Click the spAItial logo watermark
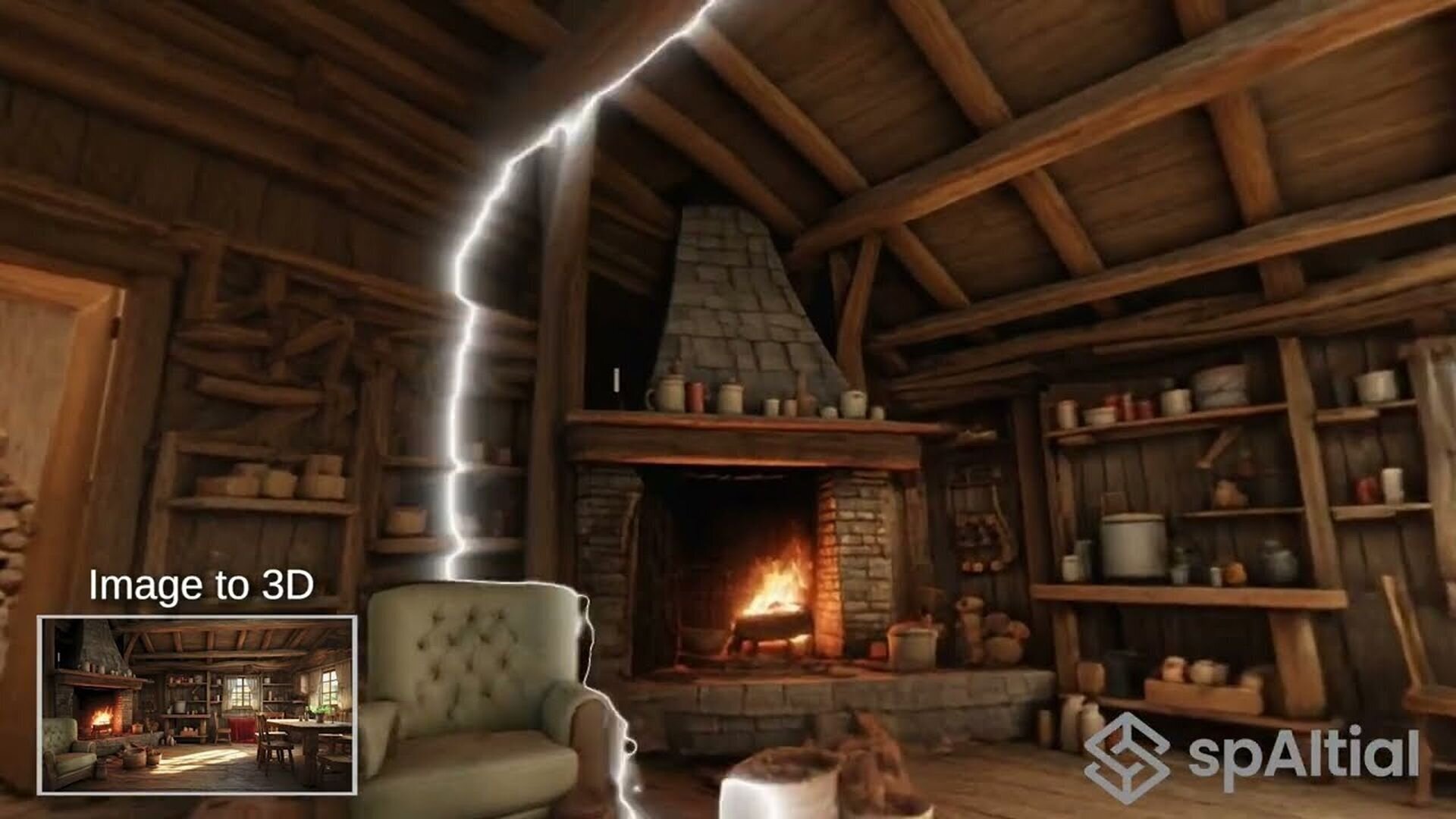This screenshot has height=819, width=1456. [x=1251, y=755]
